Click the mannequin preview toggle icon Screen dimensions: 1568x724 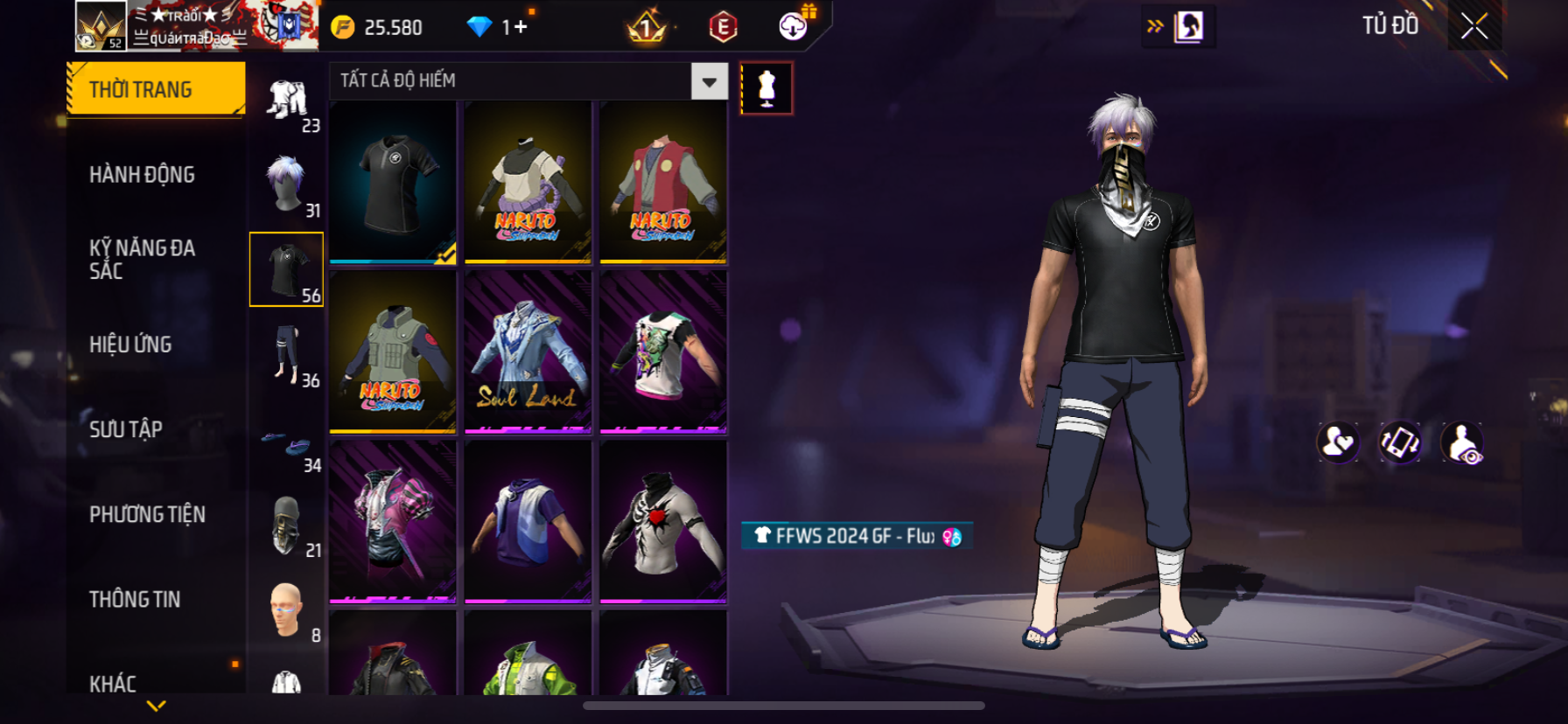click(x=766, y=88)
